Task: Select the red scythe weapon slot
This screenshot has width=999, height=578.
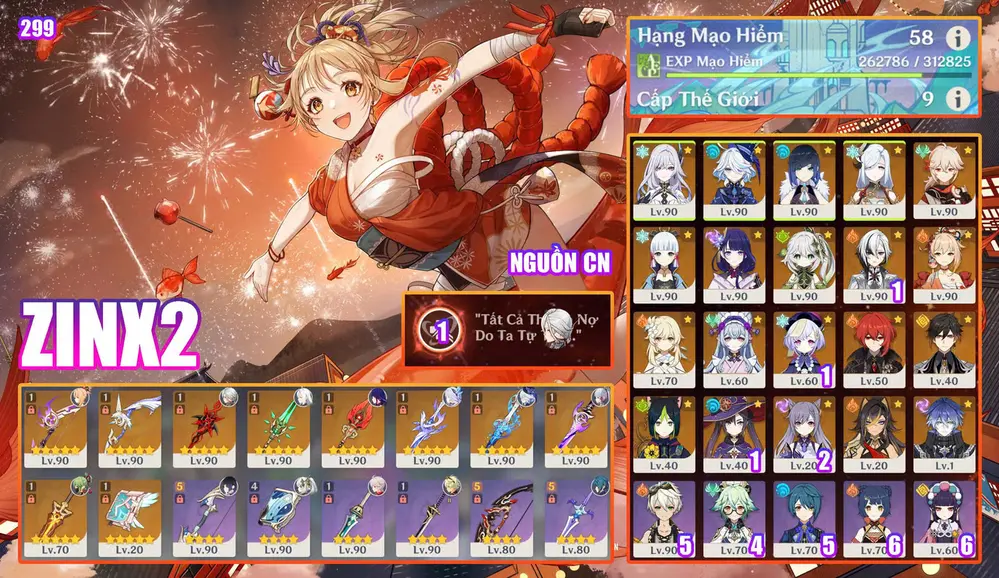Action: click(x=210, y=427)
